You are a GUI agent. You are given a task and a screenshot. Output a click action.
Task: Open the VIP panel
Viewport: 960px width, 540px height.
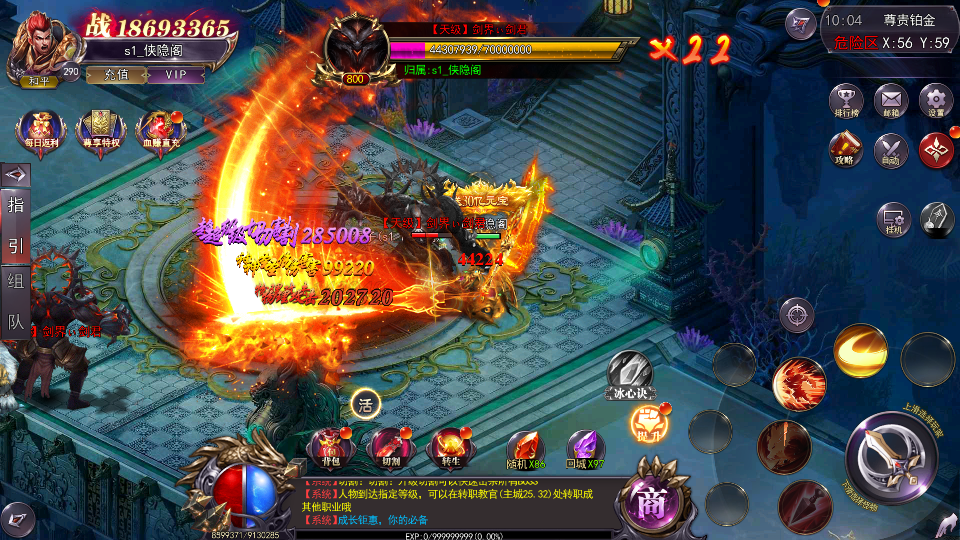[176, 75]
